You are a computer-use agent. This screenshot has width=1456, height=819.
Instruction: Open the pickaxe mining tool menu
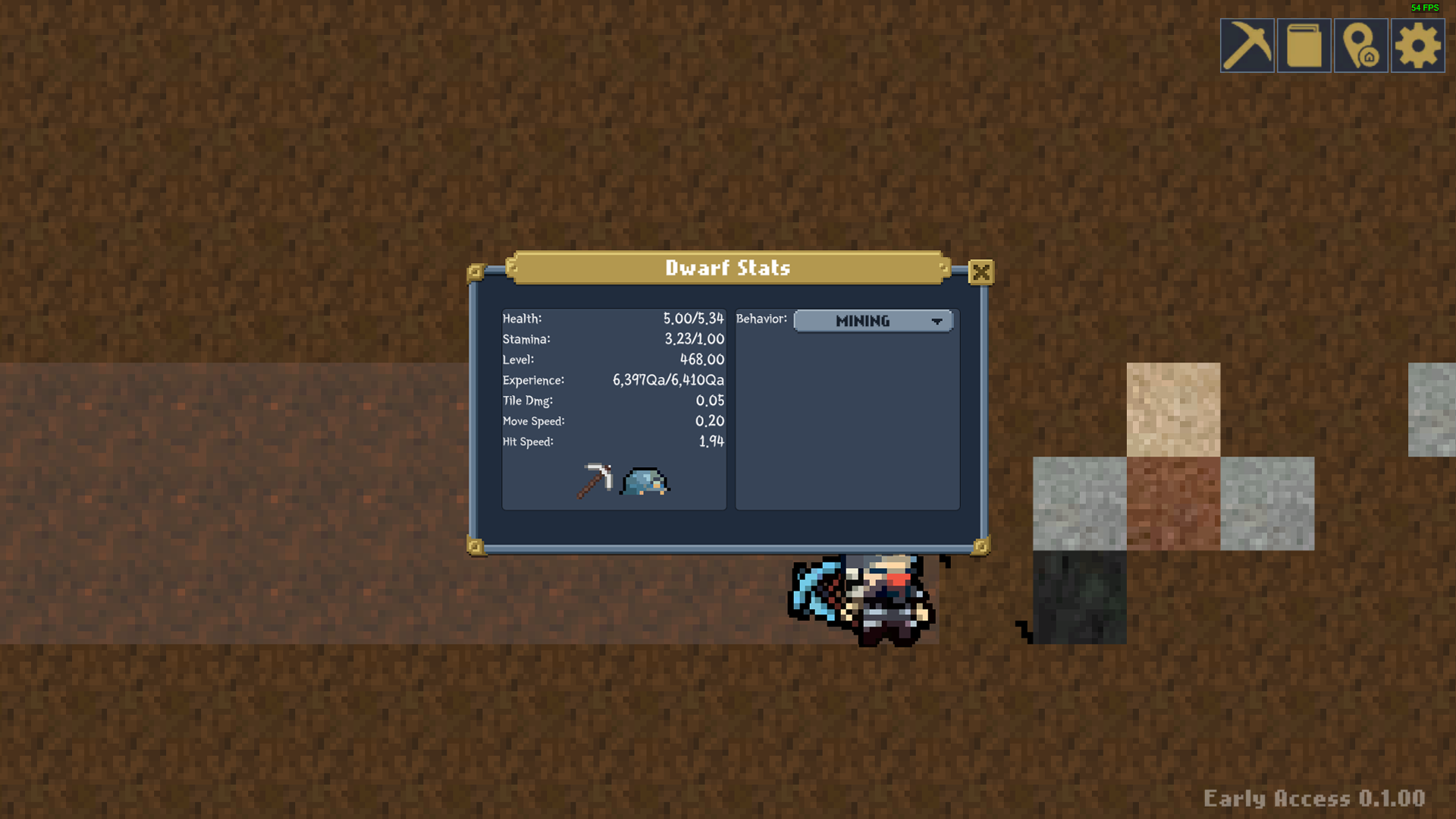coord(1247,45)
